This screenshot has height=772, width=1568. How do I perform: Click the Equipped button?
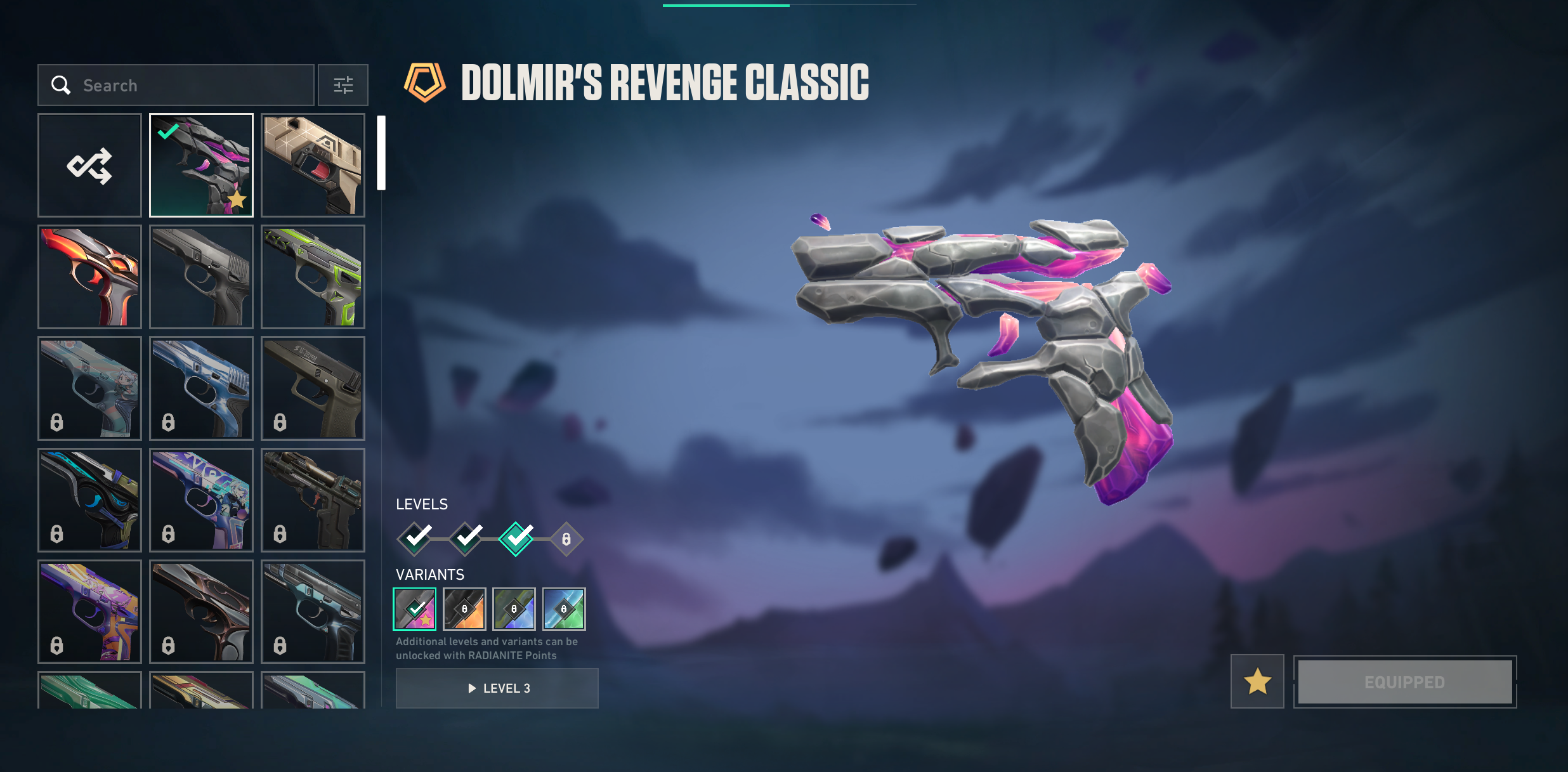[1405, 682]
